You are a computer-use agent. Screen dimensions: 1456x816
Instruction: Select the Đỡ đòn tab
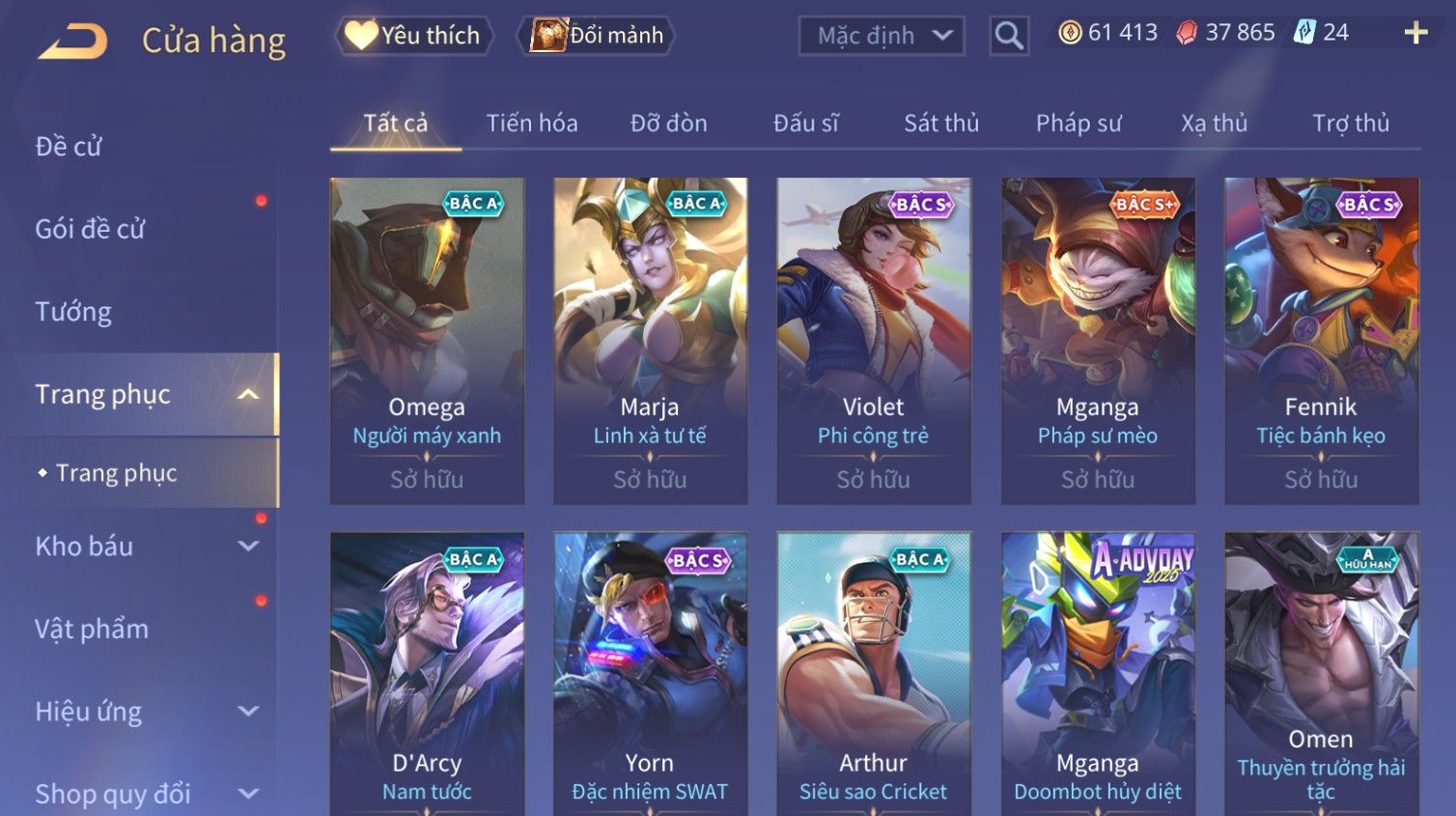[x=668, y=124]
